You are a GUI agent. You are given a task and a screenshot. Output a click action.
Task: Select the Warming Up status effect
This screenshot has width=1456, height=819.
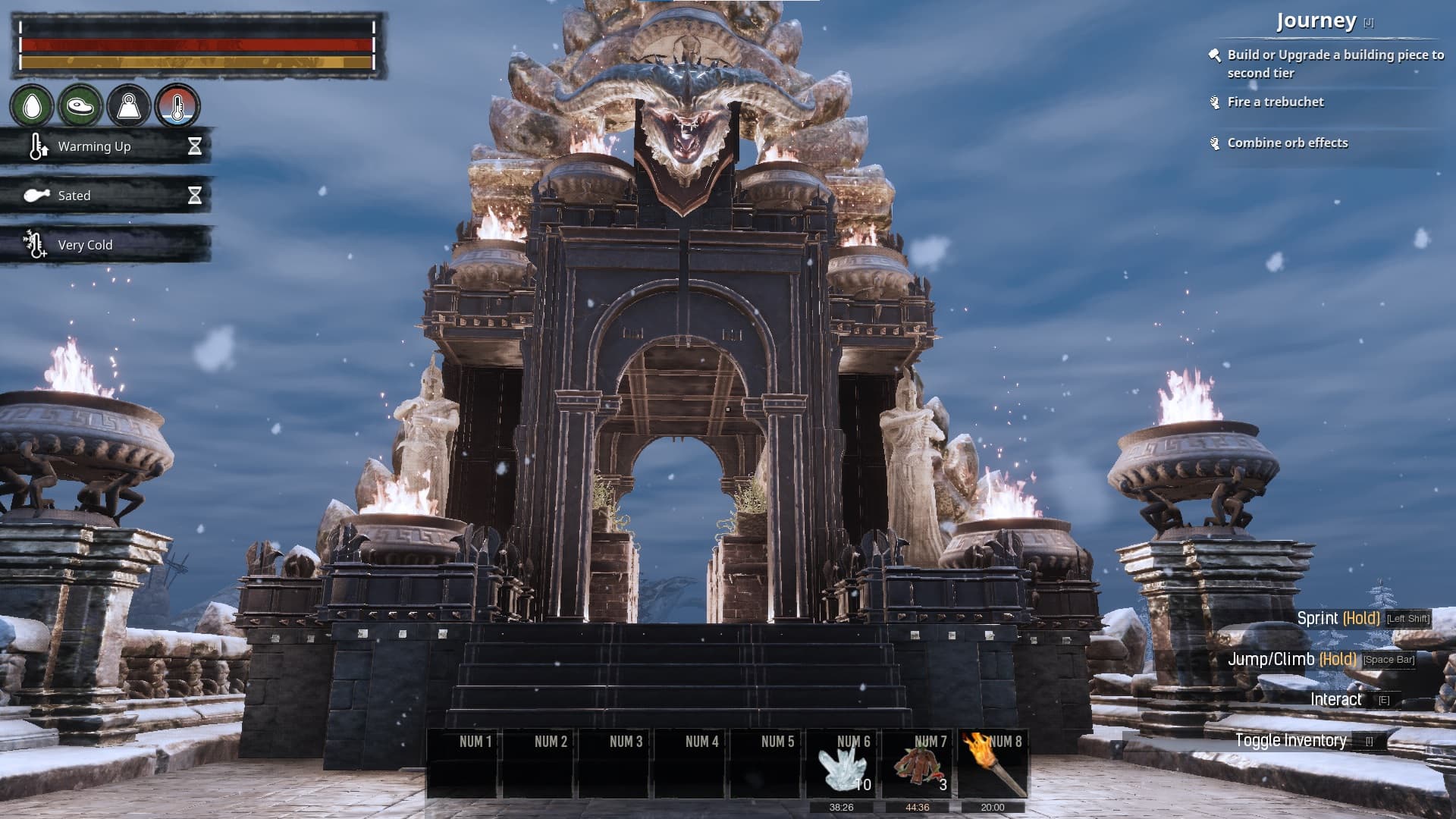point(106,146)
